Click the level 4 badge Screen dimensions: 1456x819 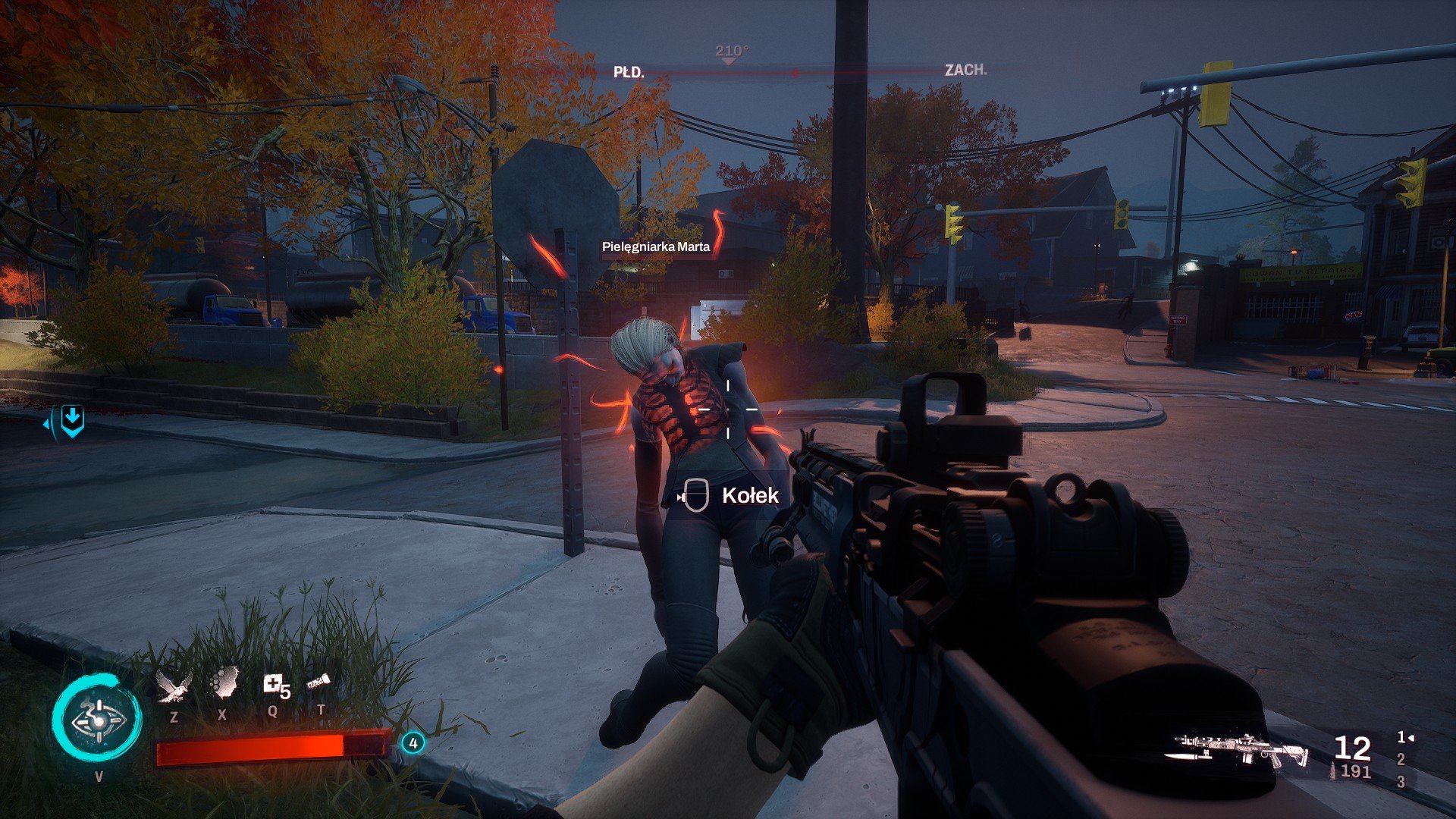[x=413, y=743]
